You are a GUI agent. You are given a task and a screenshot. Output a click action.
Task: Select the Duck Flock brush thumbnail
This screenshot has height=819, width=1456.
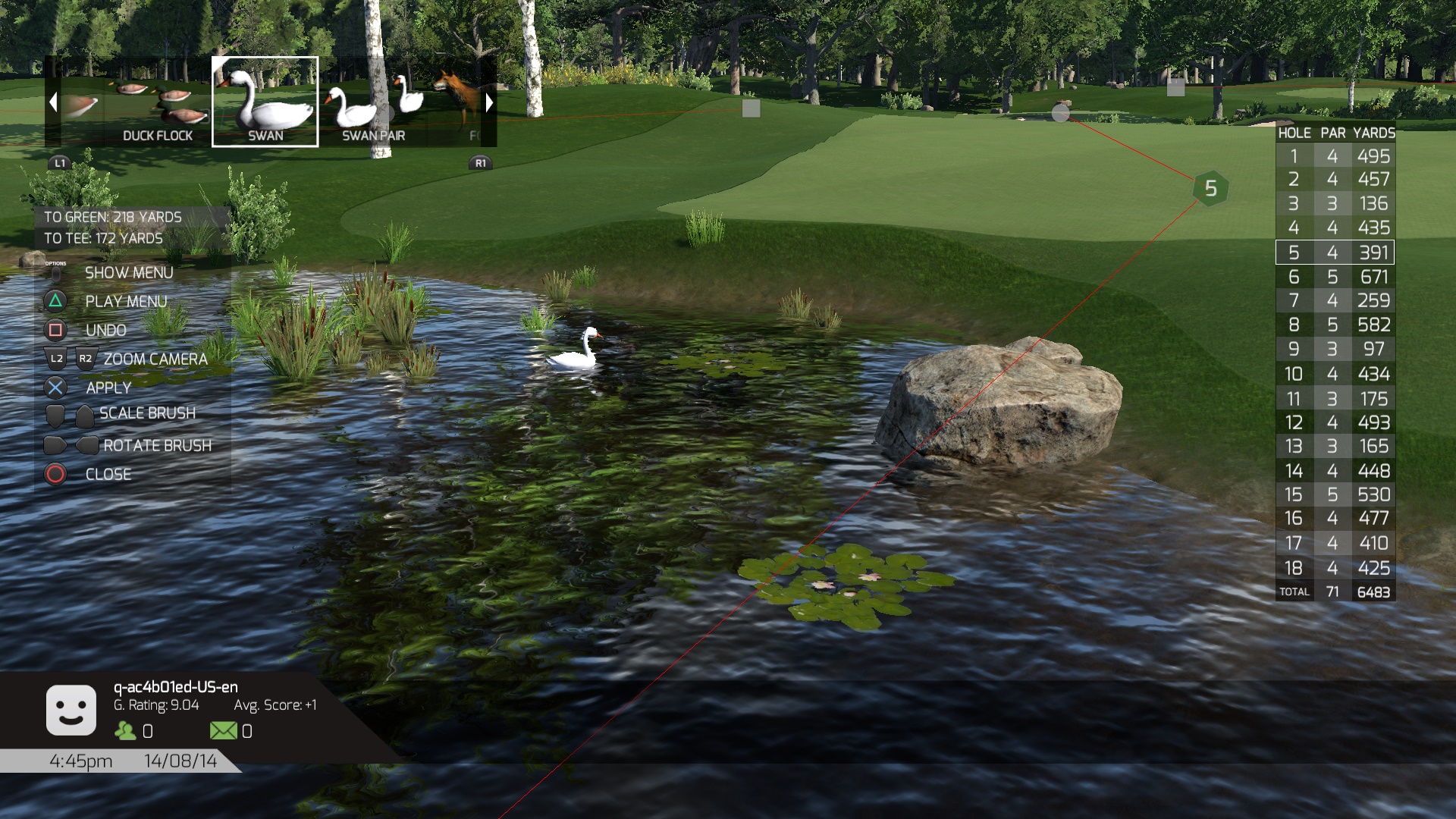click(158, 105)
